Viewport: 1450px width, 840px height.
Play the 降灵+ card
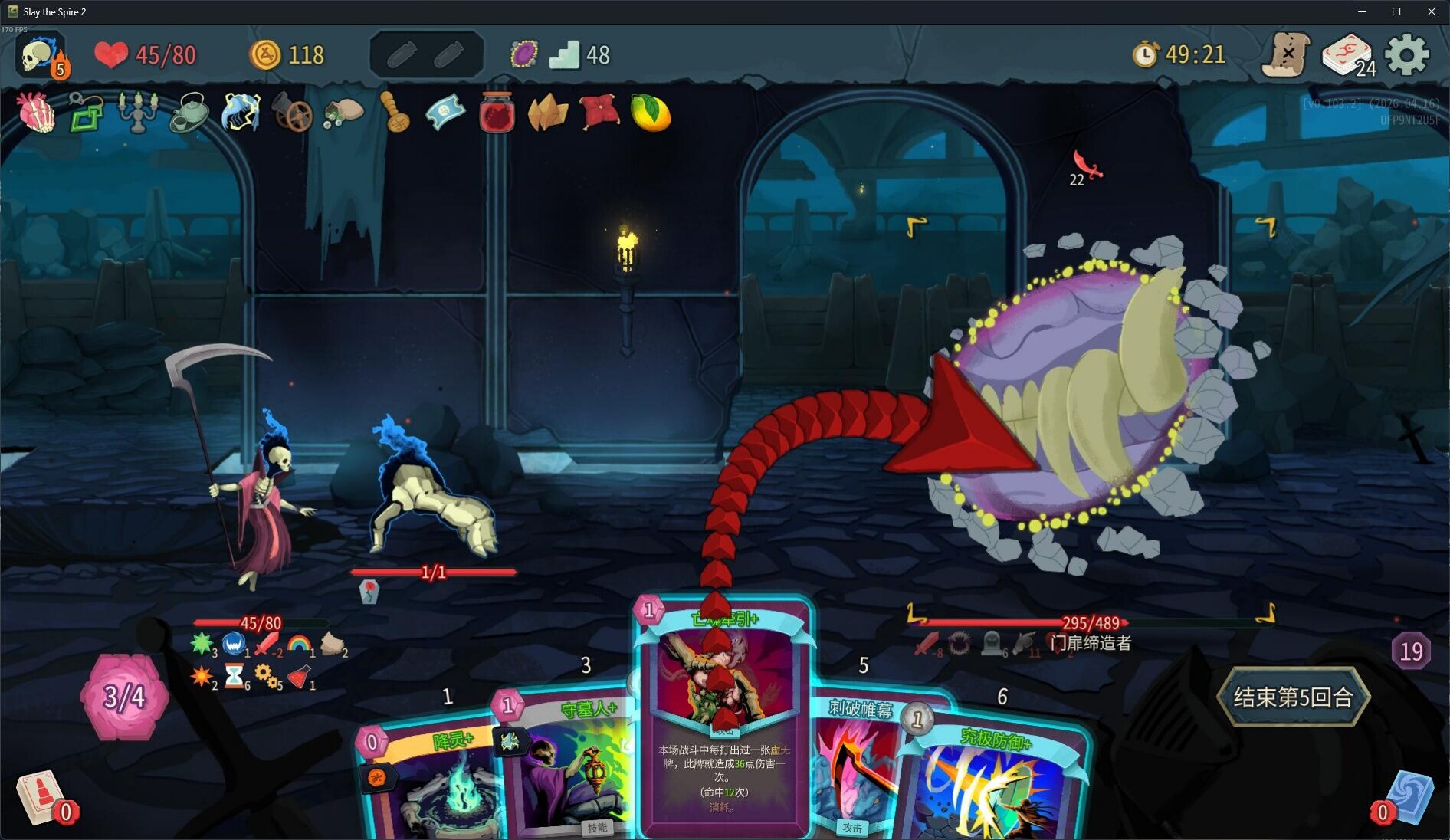pos(429,782)
